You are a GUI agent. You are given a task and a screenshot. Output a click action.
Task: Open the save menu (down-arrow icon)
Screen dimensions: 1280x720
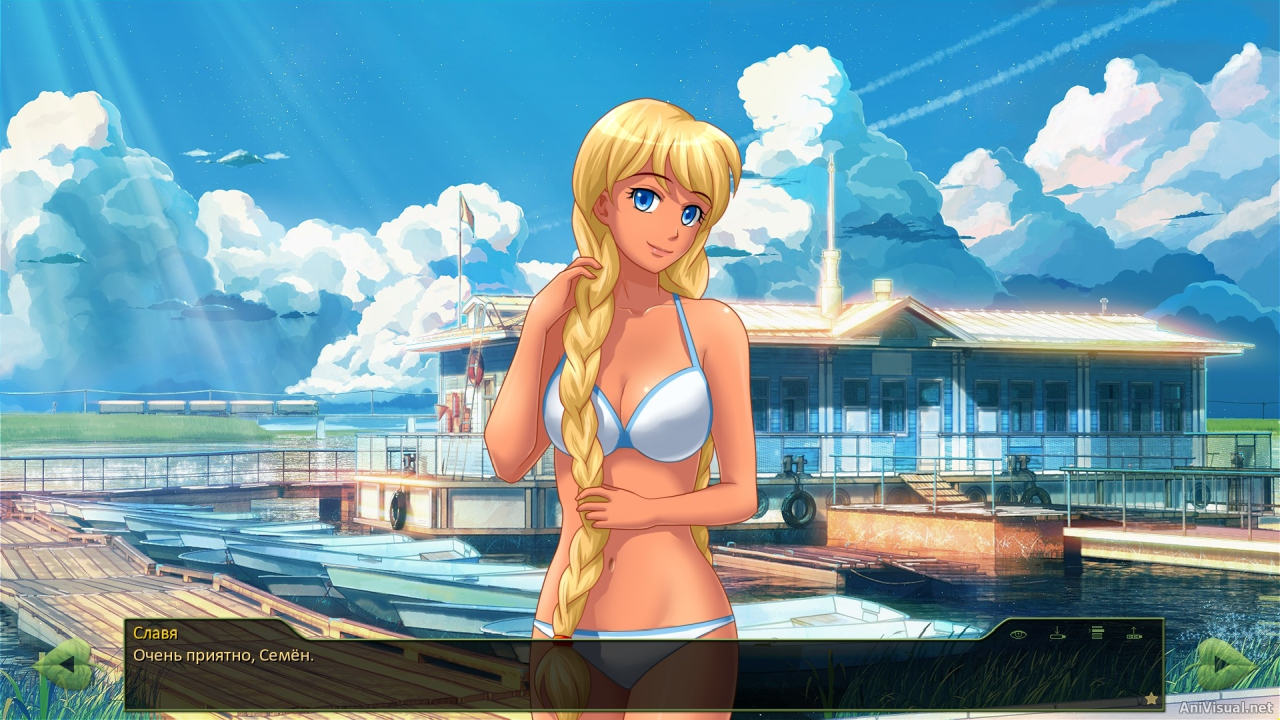pos(1057,633)
